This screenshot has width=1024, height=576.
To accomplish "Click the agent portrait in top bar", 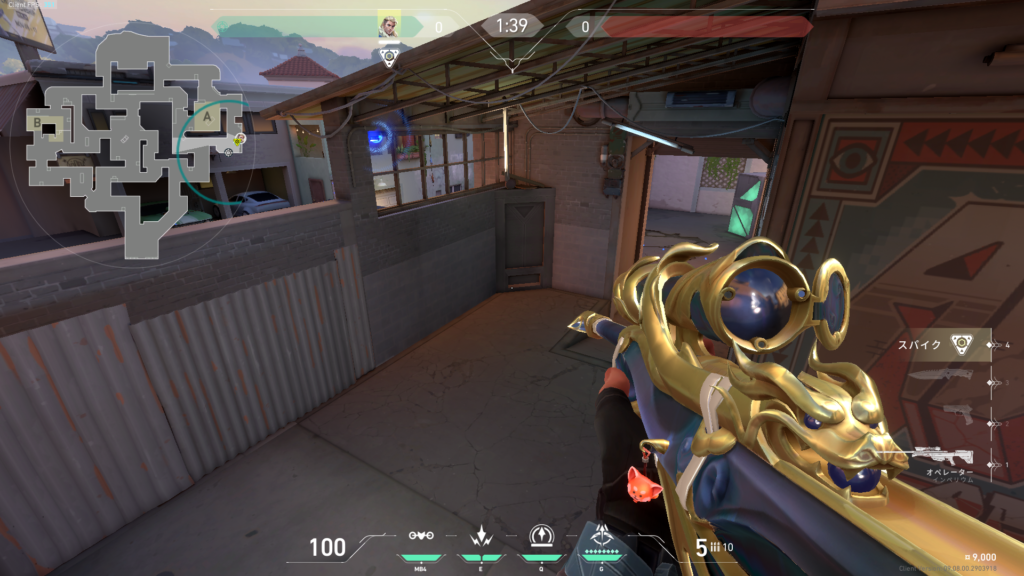I will (388, 25).
